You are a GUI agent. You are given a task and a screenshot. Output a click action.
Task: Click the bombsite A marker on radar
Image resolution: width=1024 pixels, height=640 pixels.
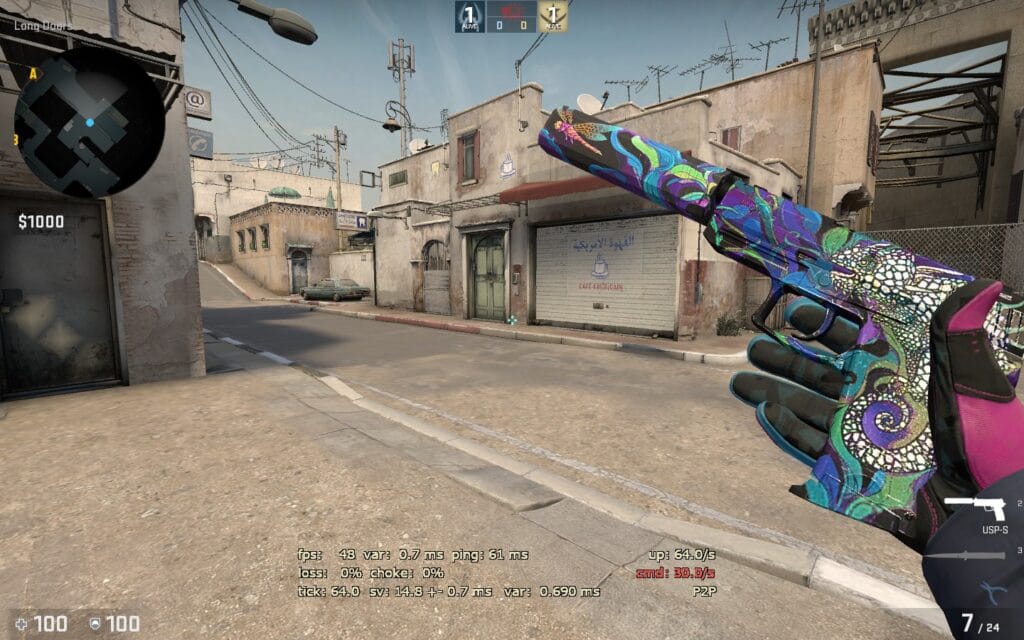(33, 73)
